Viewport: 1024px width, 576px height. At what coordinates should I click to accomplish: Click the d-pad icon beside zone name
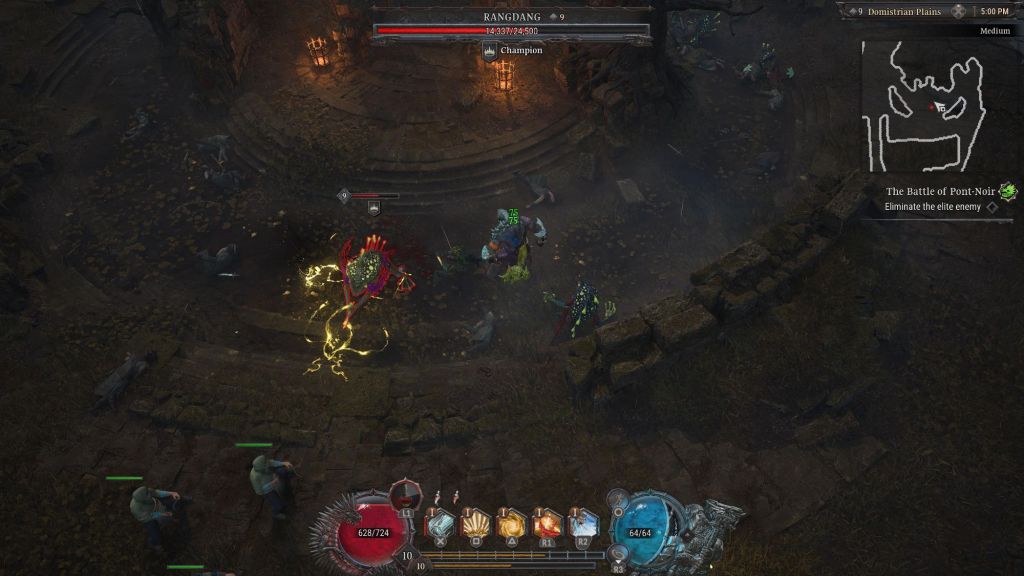pyautogui.click(x=958, y=11)
